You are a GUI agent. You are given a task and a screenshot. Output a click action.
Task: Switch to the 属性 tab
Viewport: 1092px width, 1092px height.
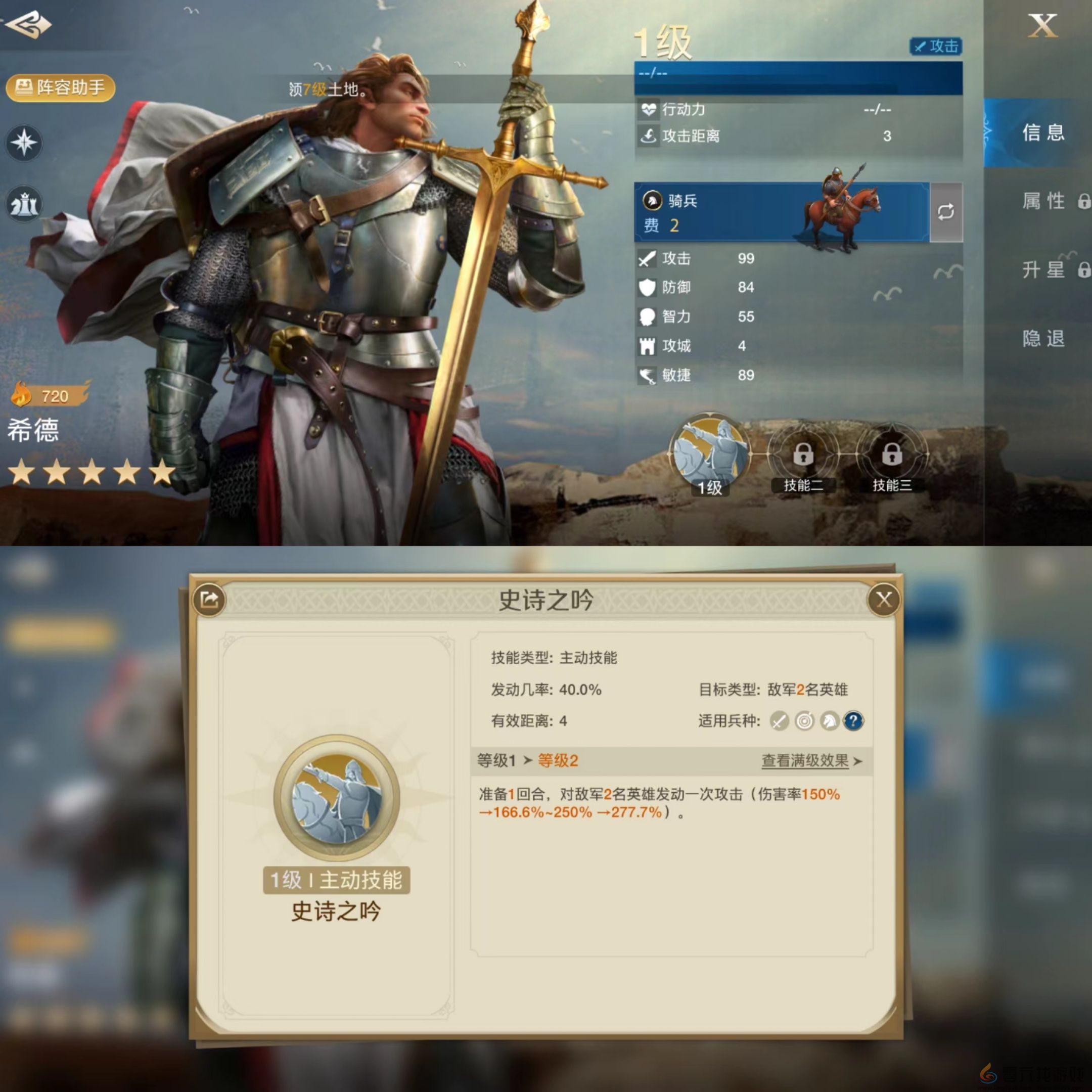click(x=1043, y=201)
